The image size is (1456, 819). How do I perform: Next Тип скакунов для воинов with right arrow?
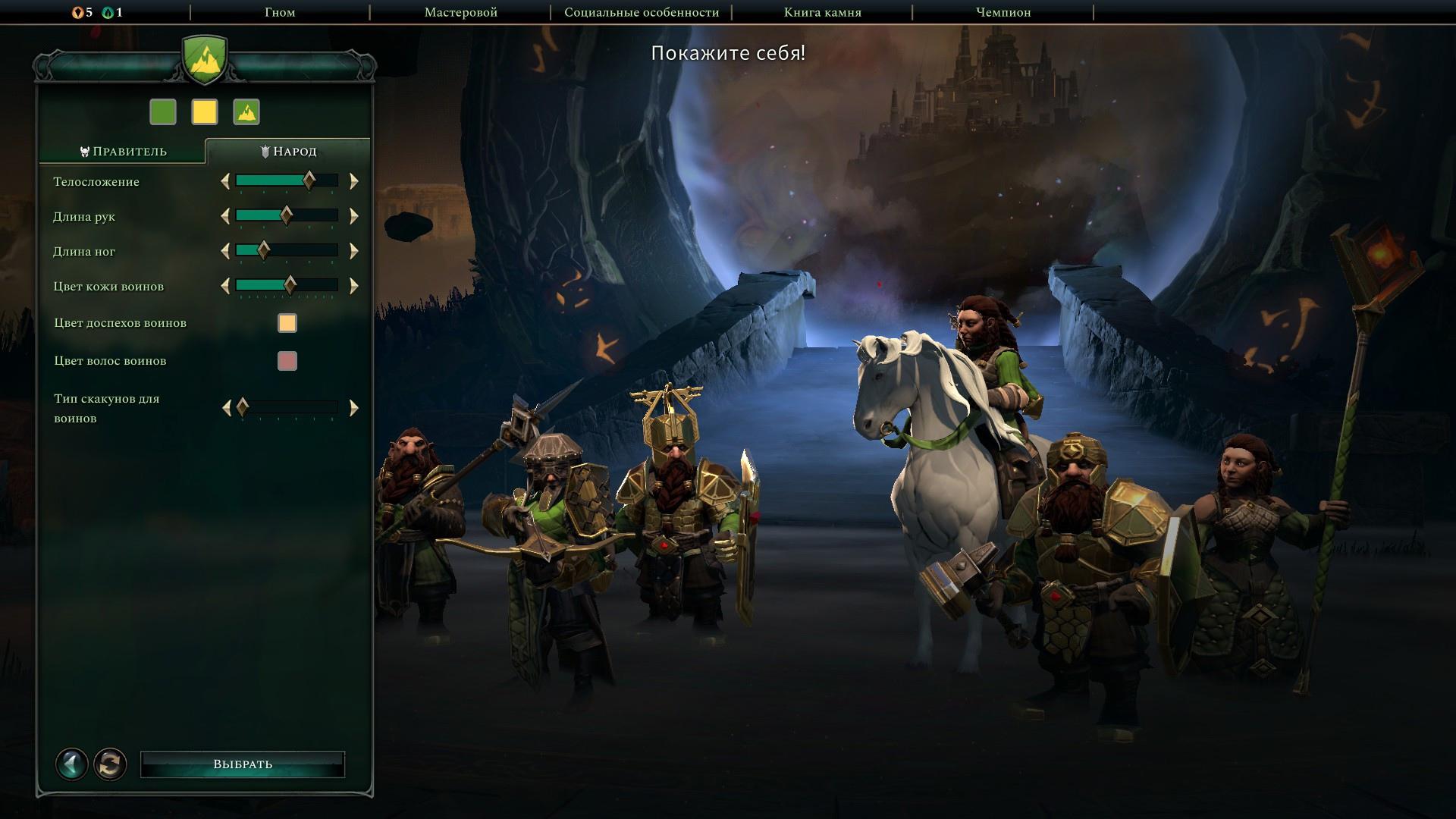(353, 408)
